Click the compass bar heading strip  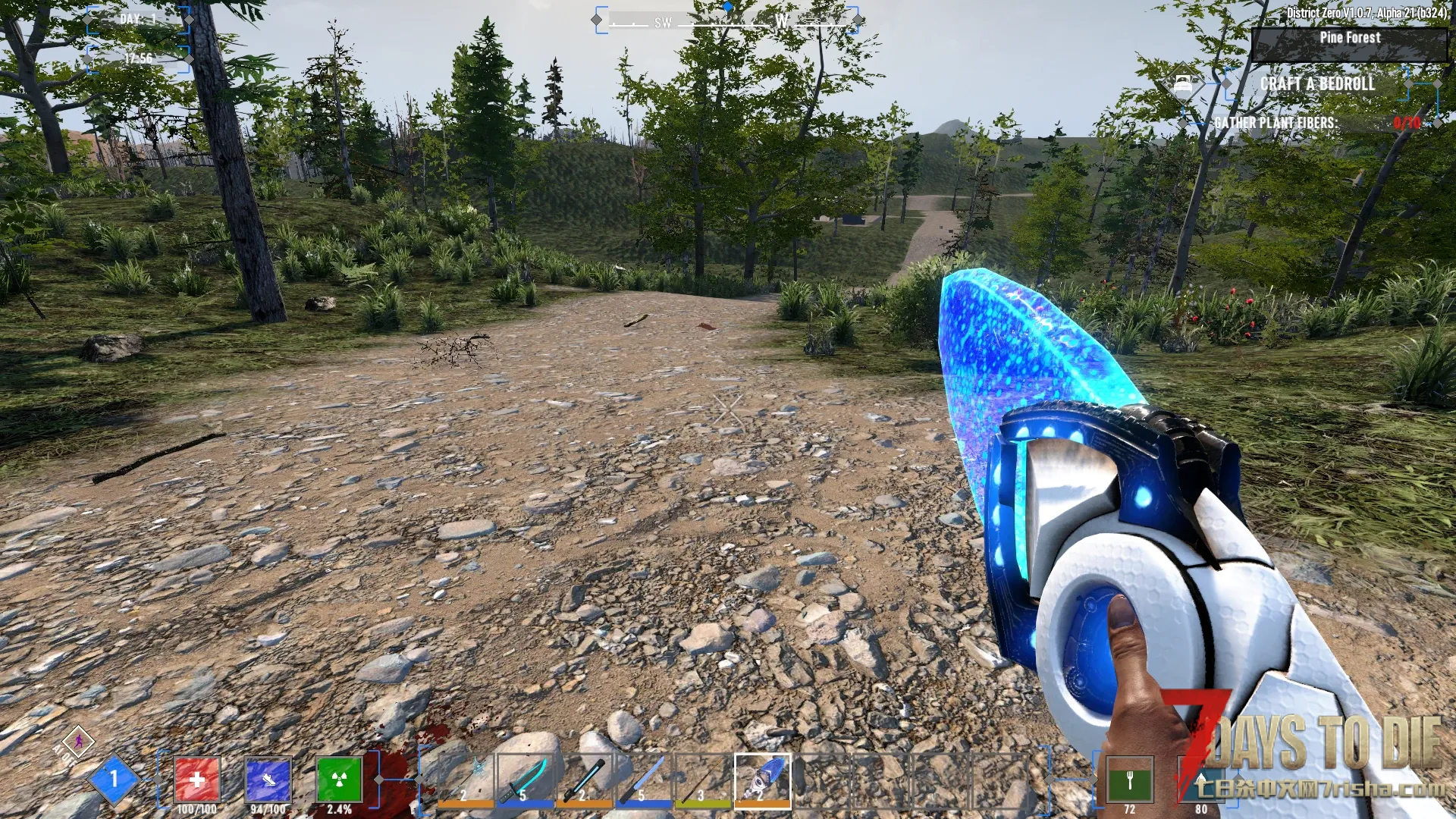click(x=726, y=21)
